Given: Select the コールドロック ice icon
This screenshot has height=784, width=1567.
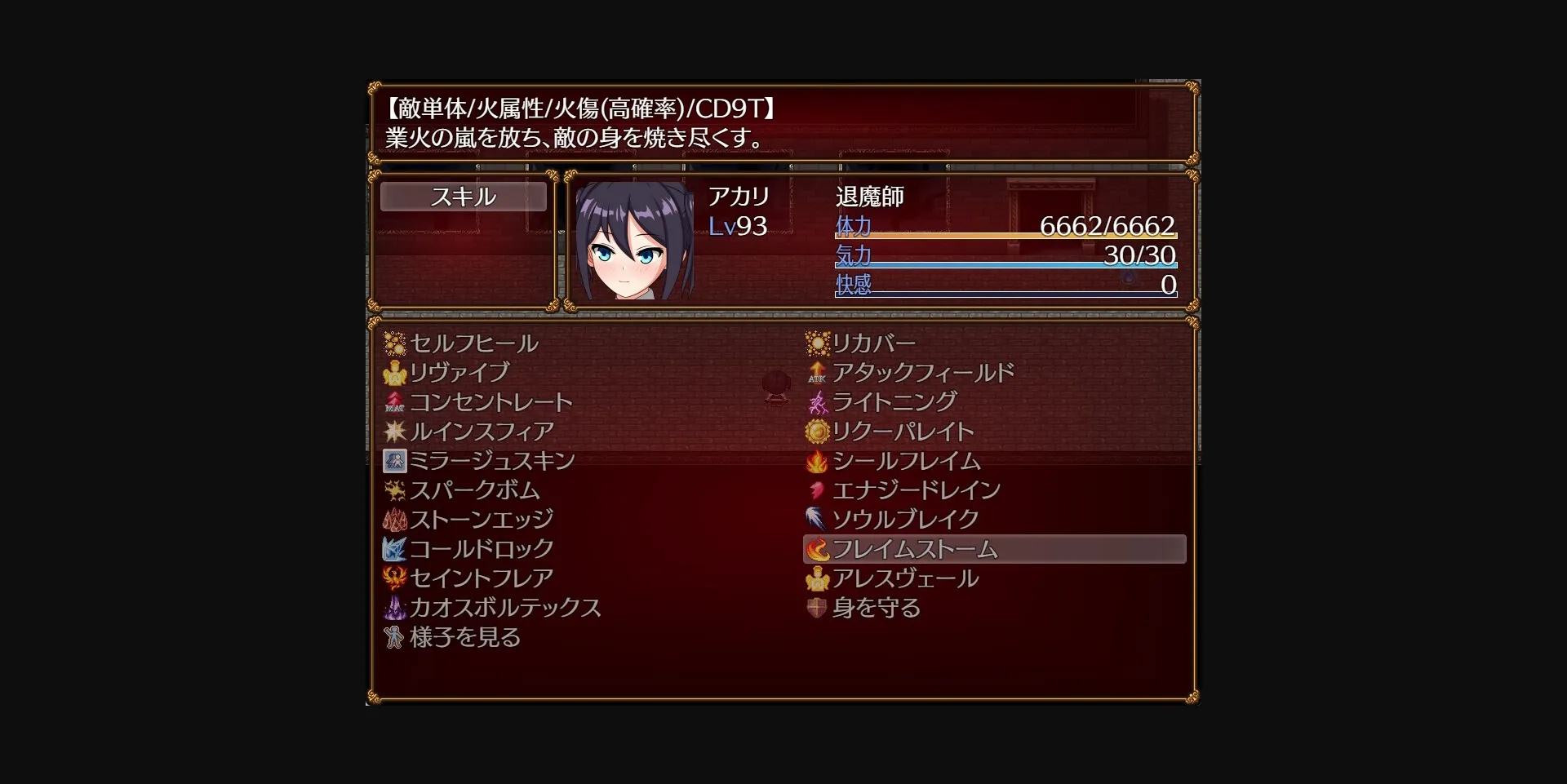Looking at the screenshot, I should (x=396, y=549).
